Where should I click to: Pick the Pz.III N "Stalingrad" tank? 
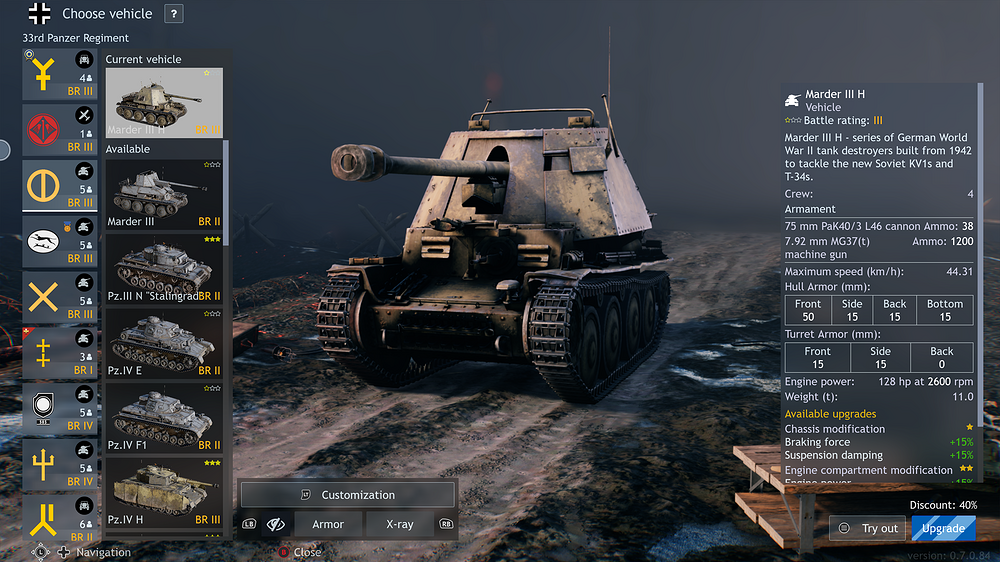coord(164,268)
